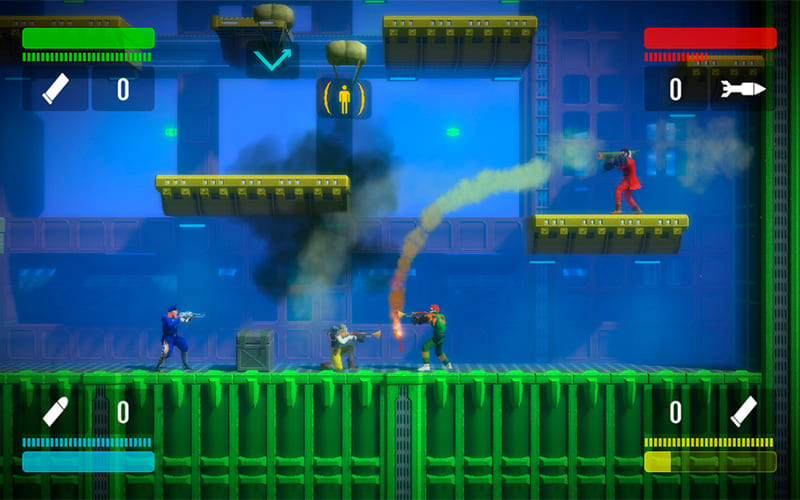Screen dimensions: 800x500
Task: Click the bracketed person parachute marker
Action: point(343,99)
